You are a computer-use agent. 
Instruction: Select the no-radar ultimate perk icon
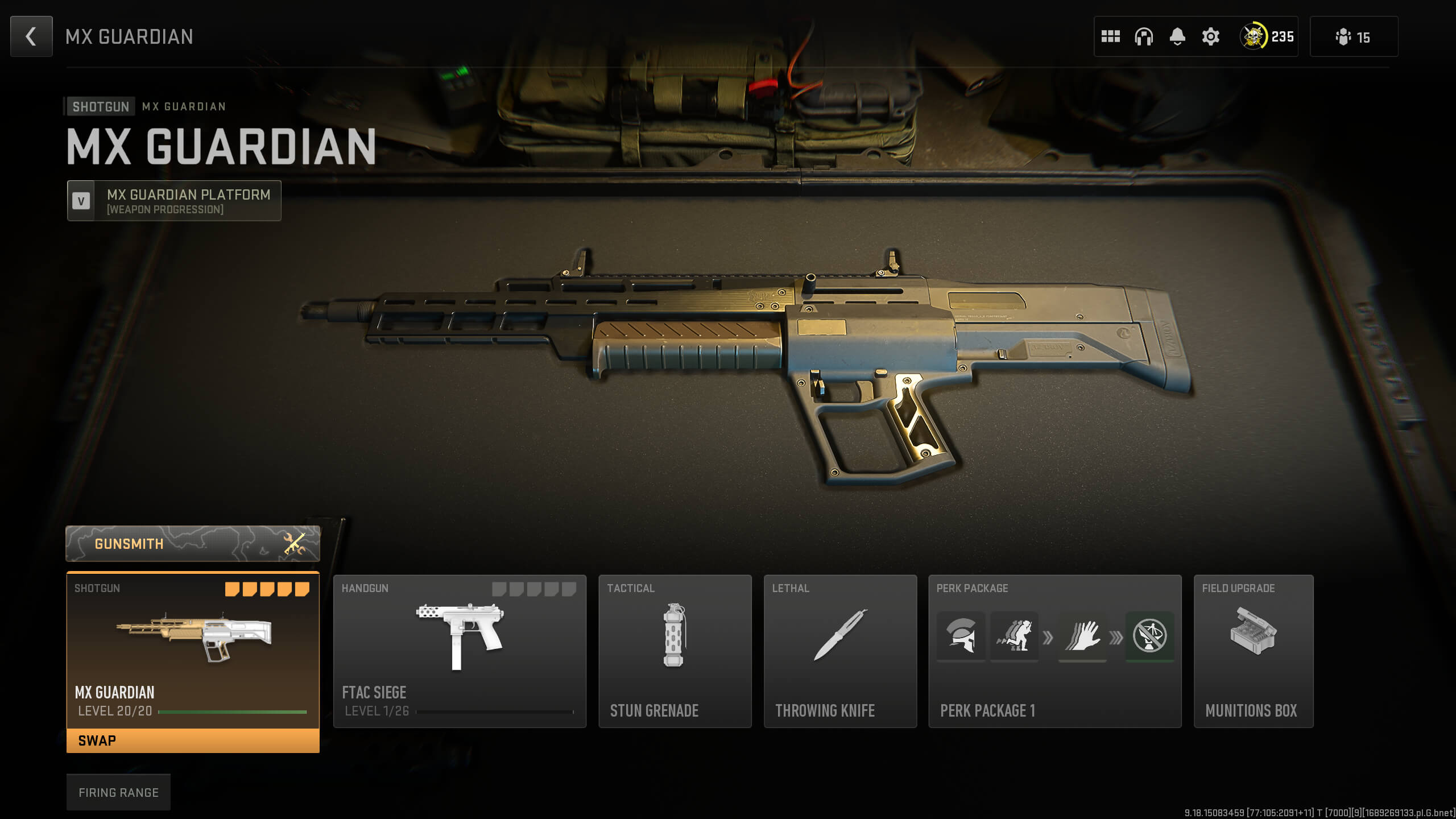1150,637
